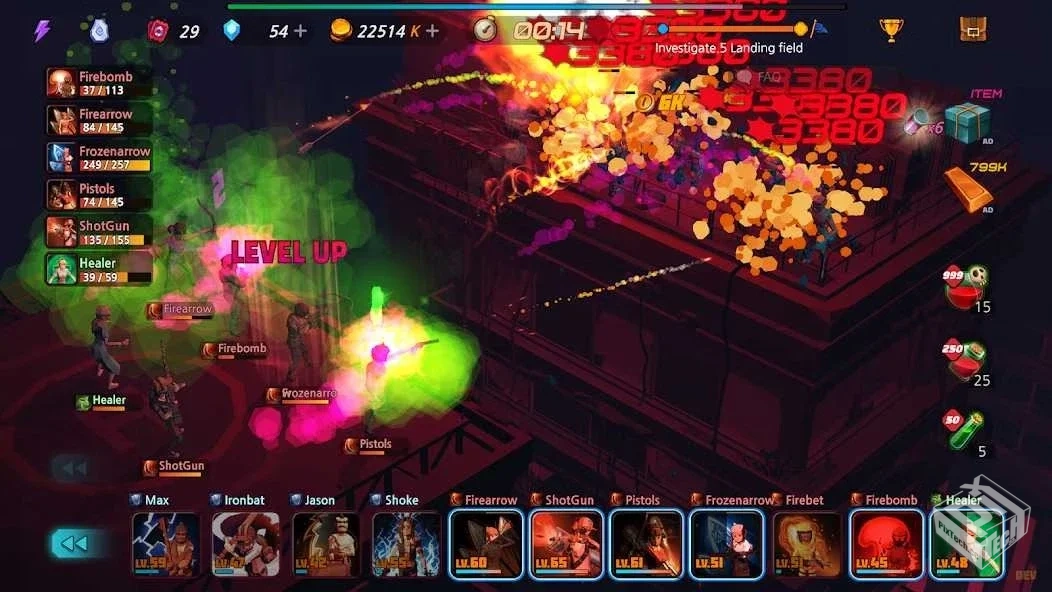Viewport: 1052px width, 592px height.
Task: Add more gold coins with the plus
Action: (432, 31)
